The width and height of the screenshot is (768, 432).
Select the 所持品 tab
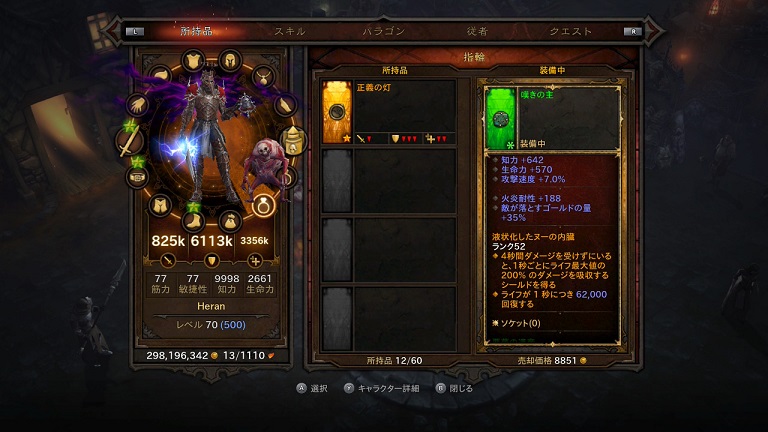tap(197, 31)
